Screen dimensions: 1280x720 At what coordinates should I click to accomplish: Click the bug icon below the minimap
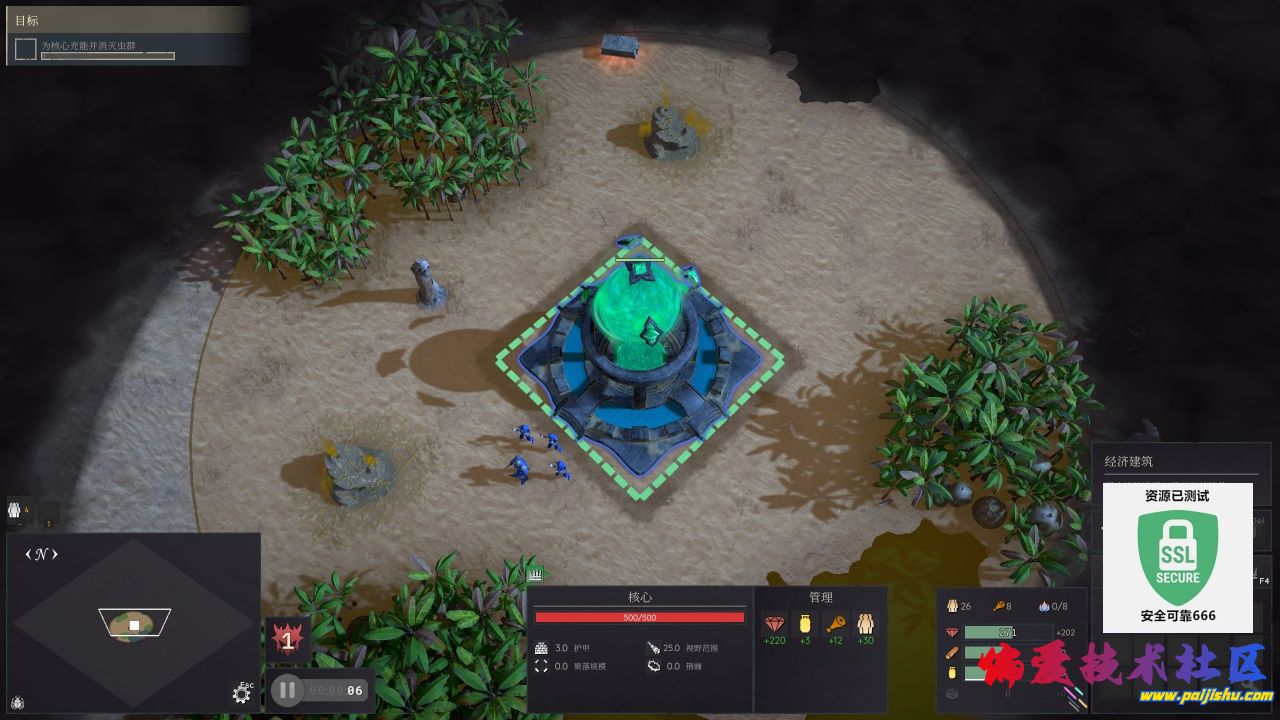pyautogui.click(x=17, y=702)
